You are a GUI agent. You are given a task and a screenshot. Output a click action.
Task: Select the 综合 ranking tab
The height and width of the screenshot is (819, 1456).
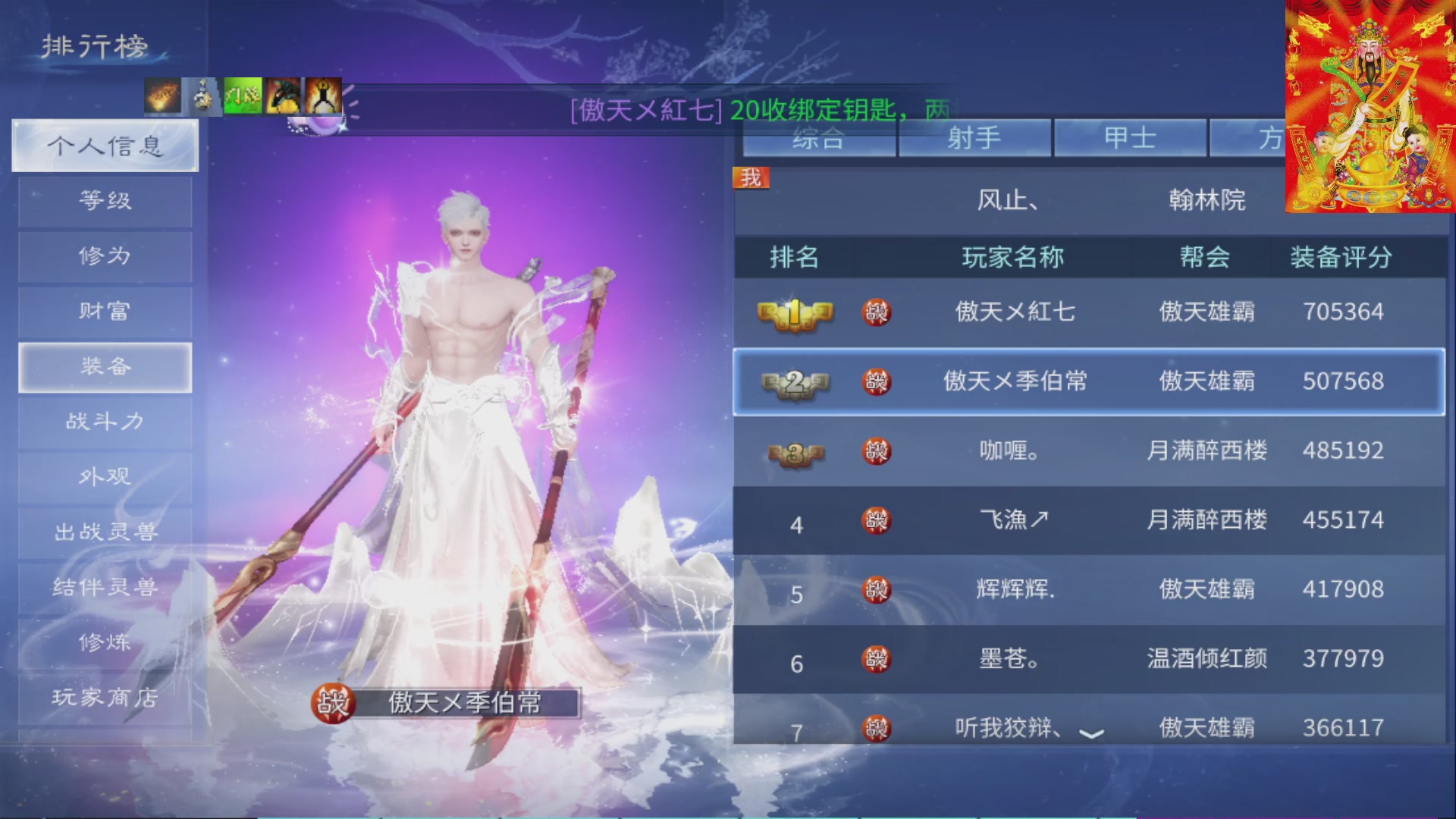tap(821, 137)
